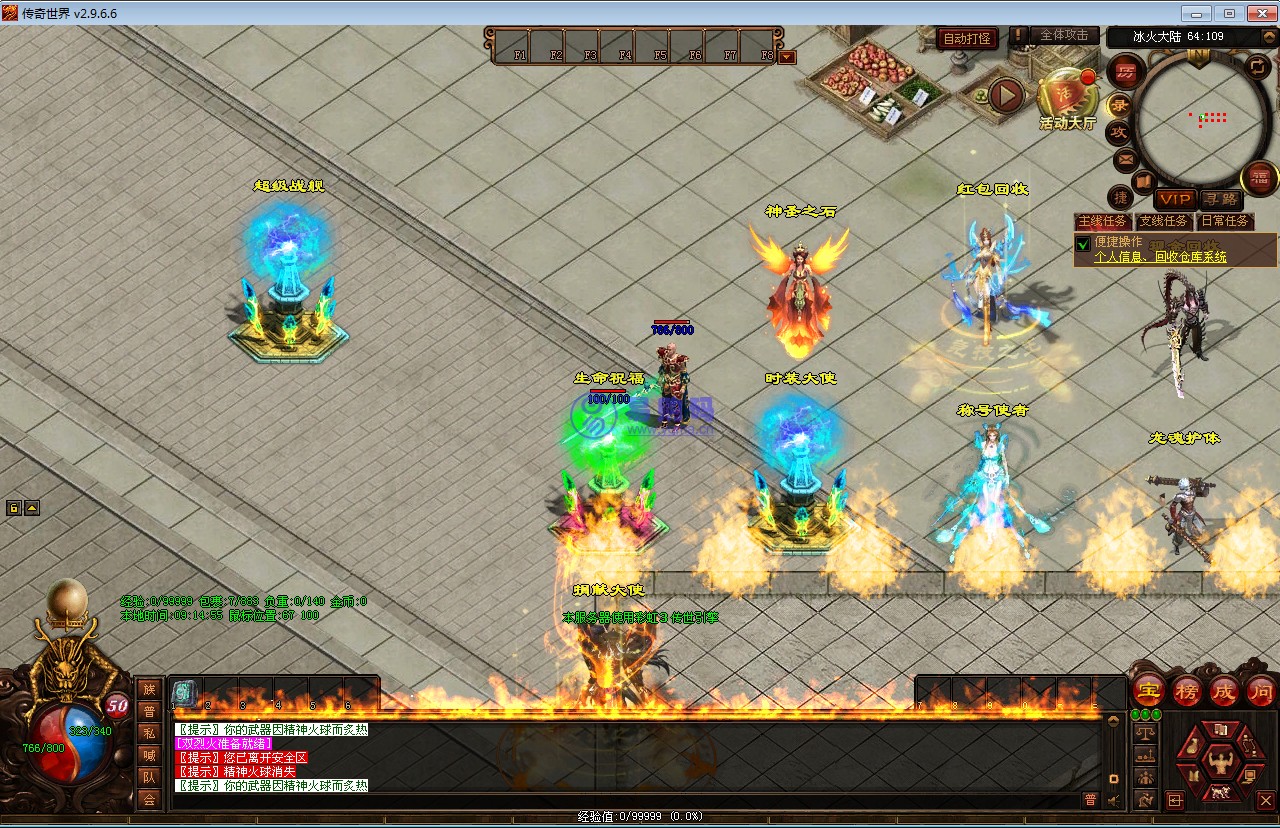
Task: Open the VIP panel
Action: (1174, 200)
